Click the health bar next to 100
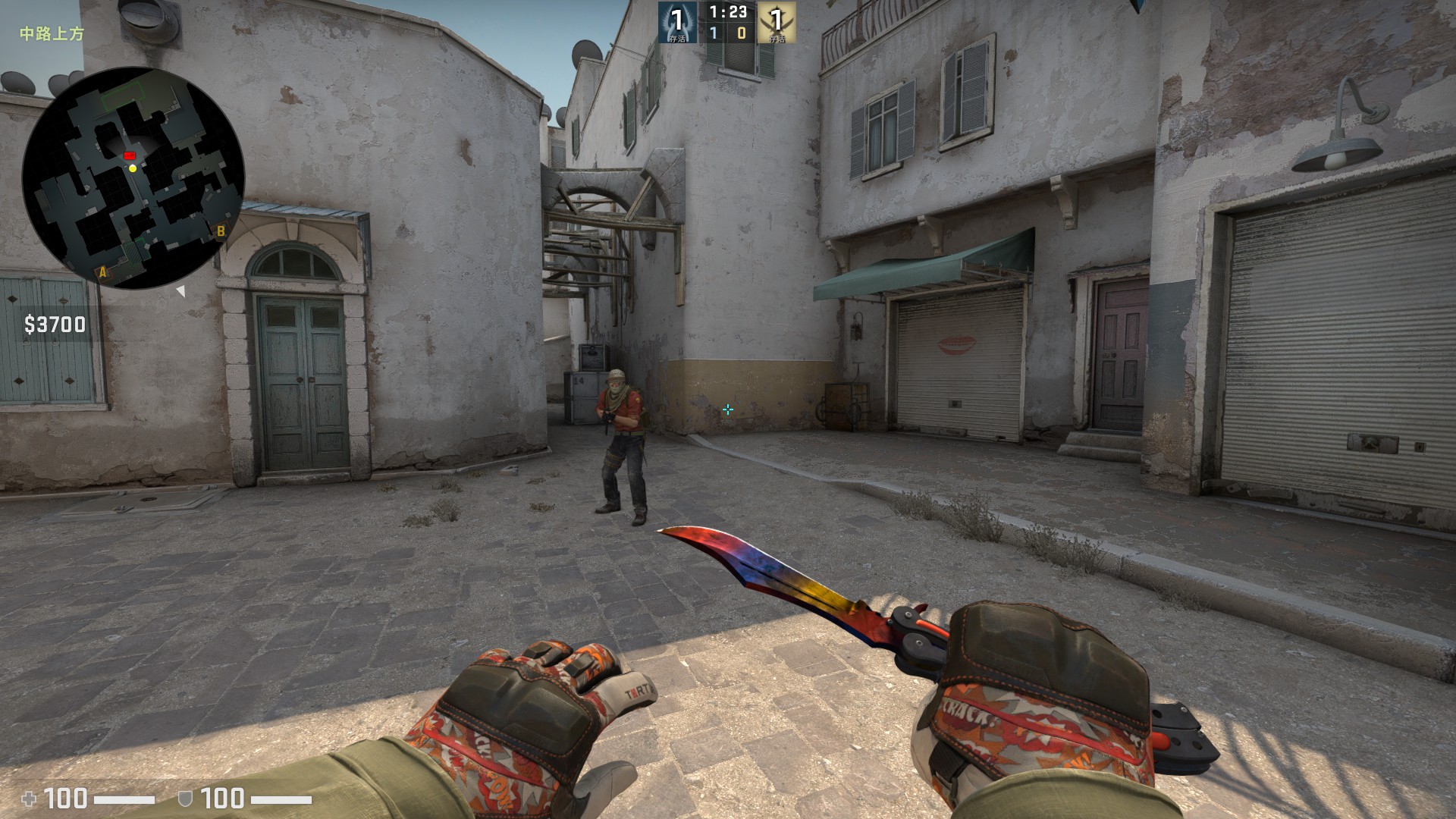1456x819 pixels. tap(125, 799)
